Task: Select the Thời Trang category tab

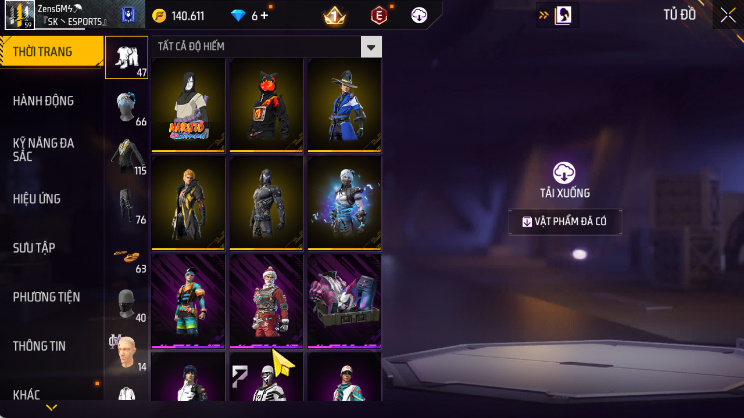Action: pos(50,51)
